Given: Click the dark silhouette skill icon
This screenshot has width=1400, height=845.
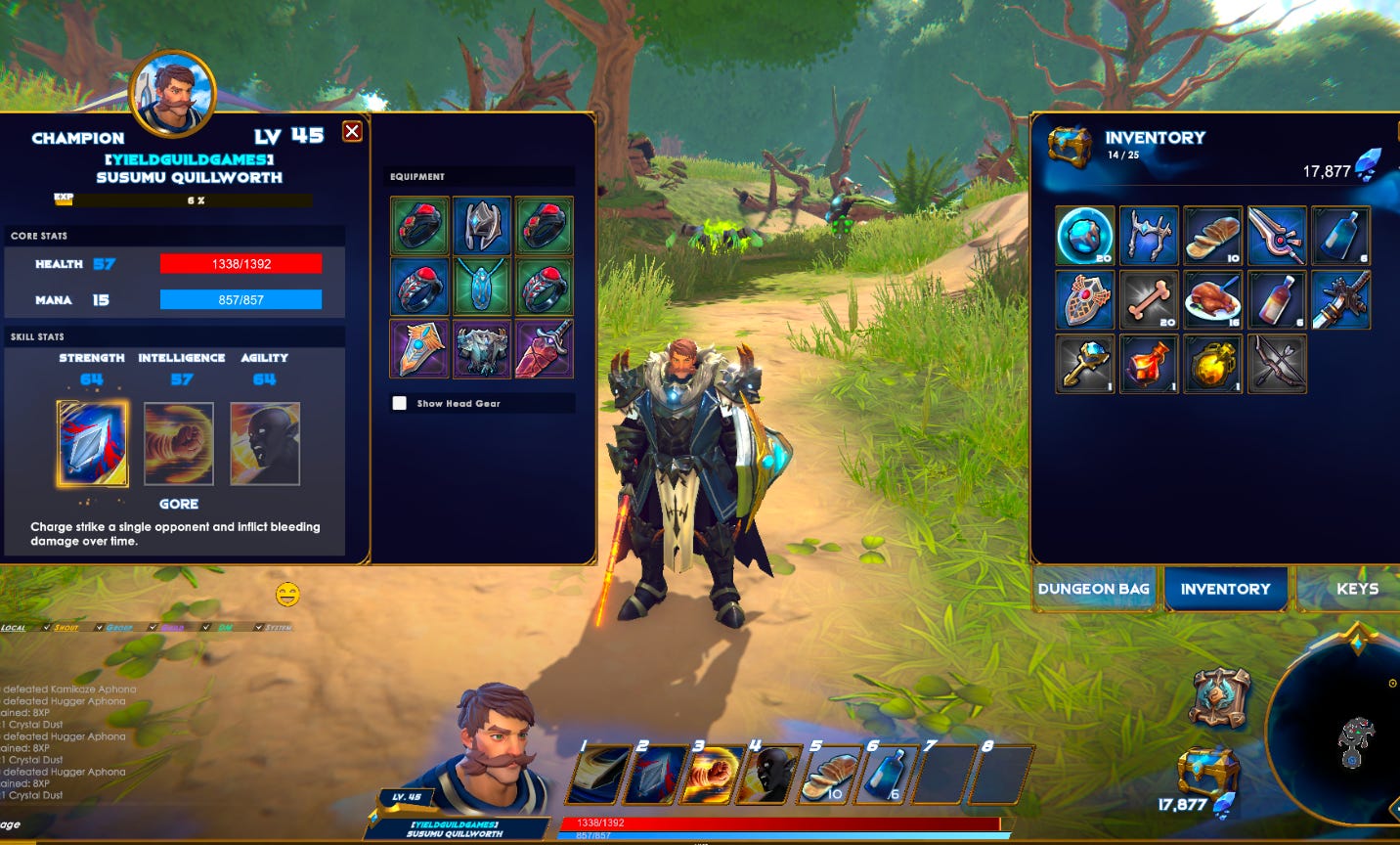Looking at the screenshot, I should (262, 443).
